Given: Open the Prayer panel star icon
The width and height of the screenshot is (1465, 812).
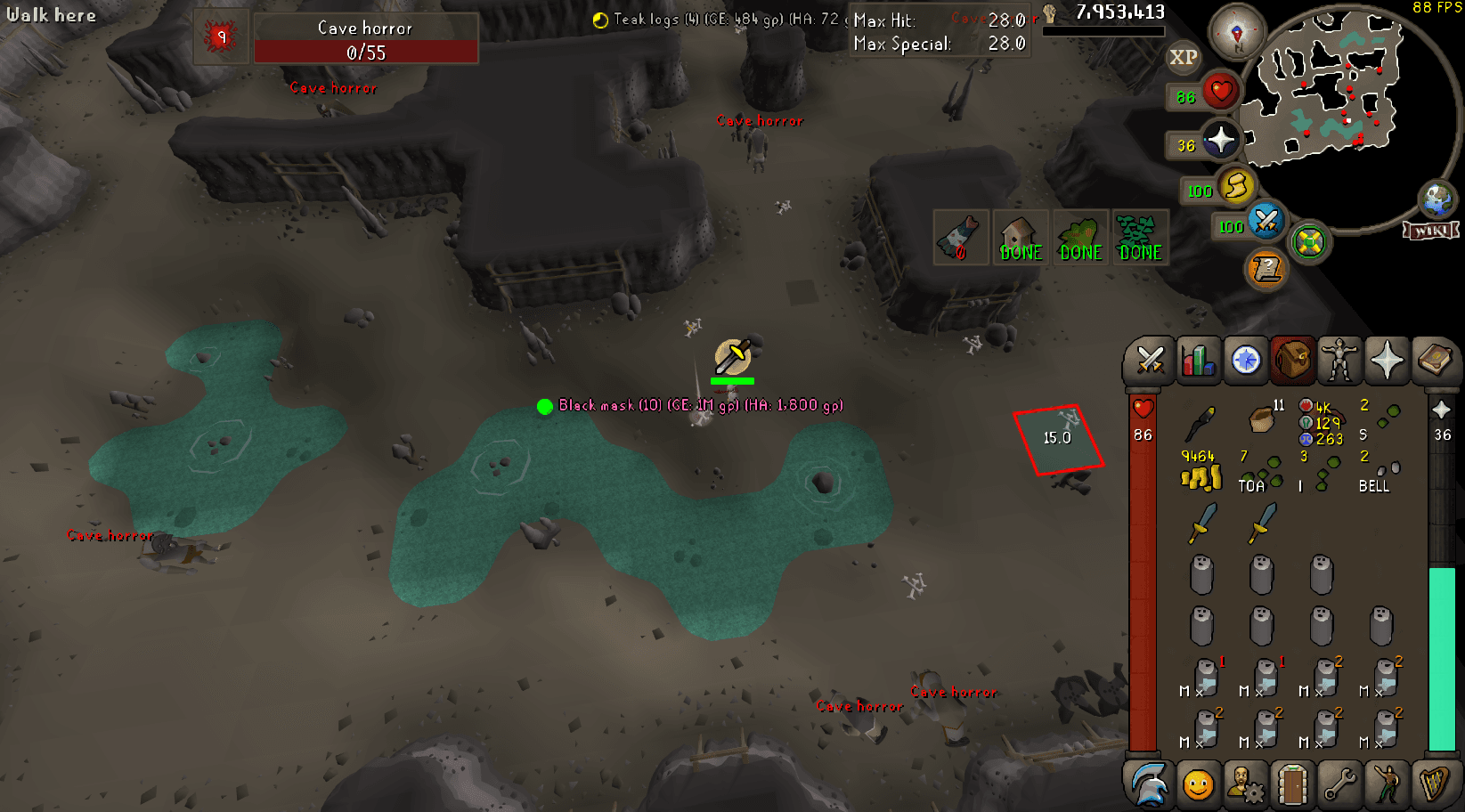Looking at the screenshot, I should click(x=1387, y=361).
